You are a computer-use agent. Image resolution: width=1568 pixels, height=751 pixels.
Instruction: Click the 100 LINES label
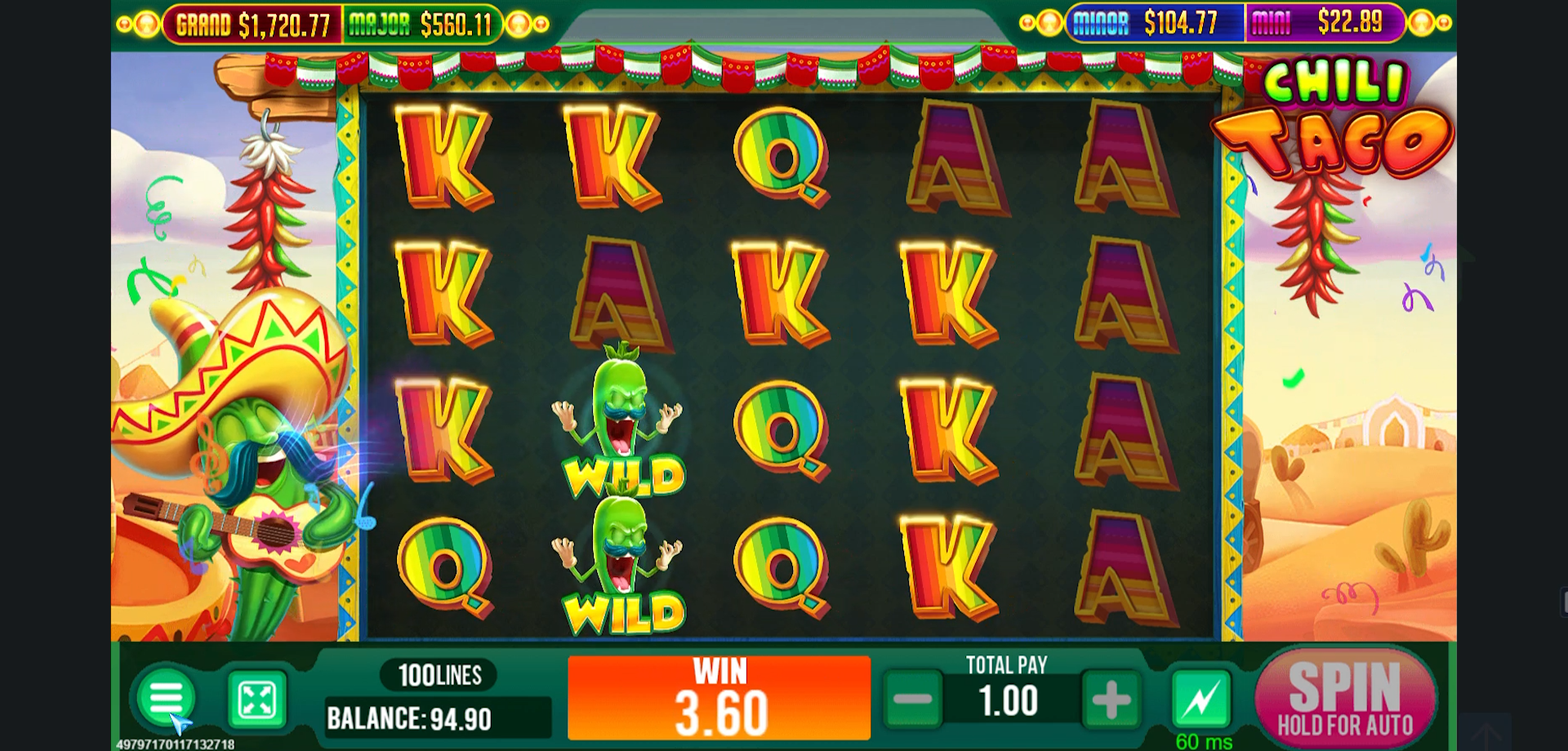point(439,675)
